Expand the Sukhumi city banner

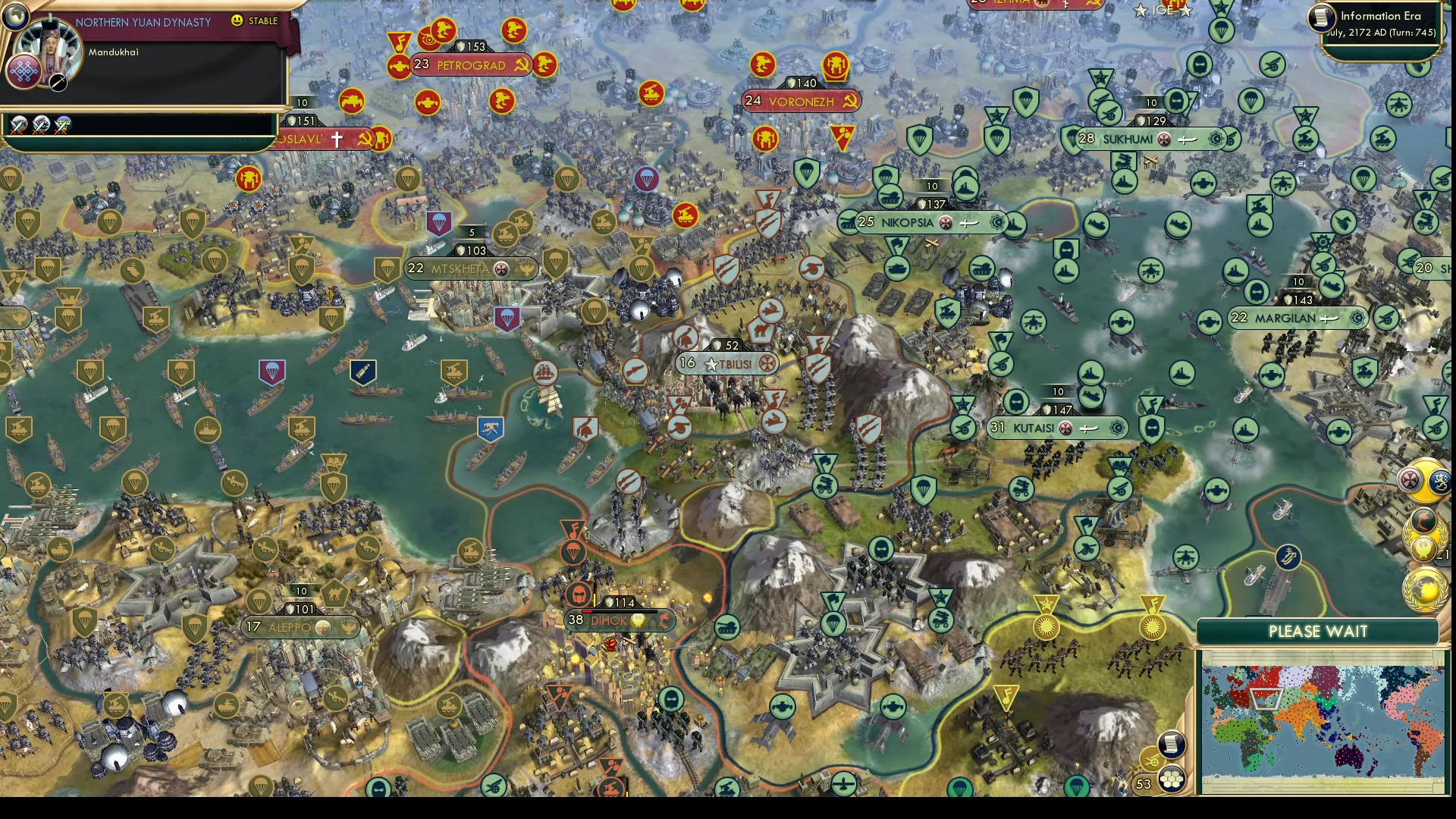[1126, 139]
